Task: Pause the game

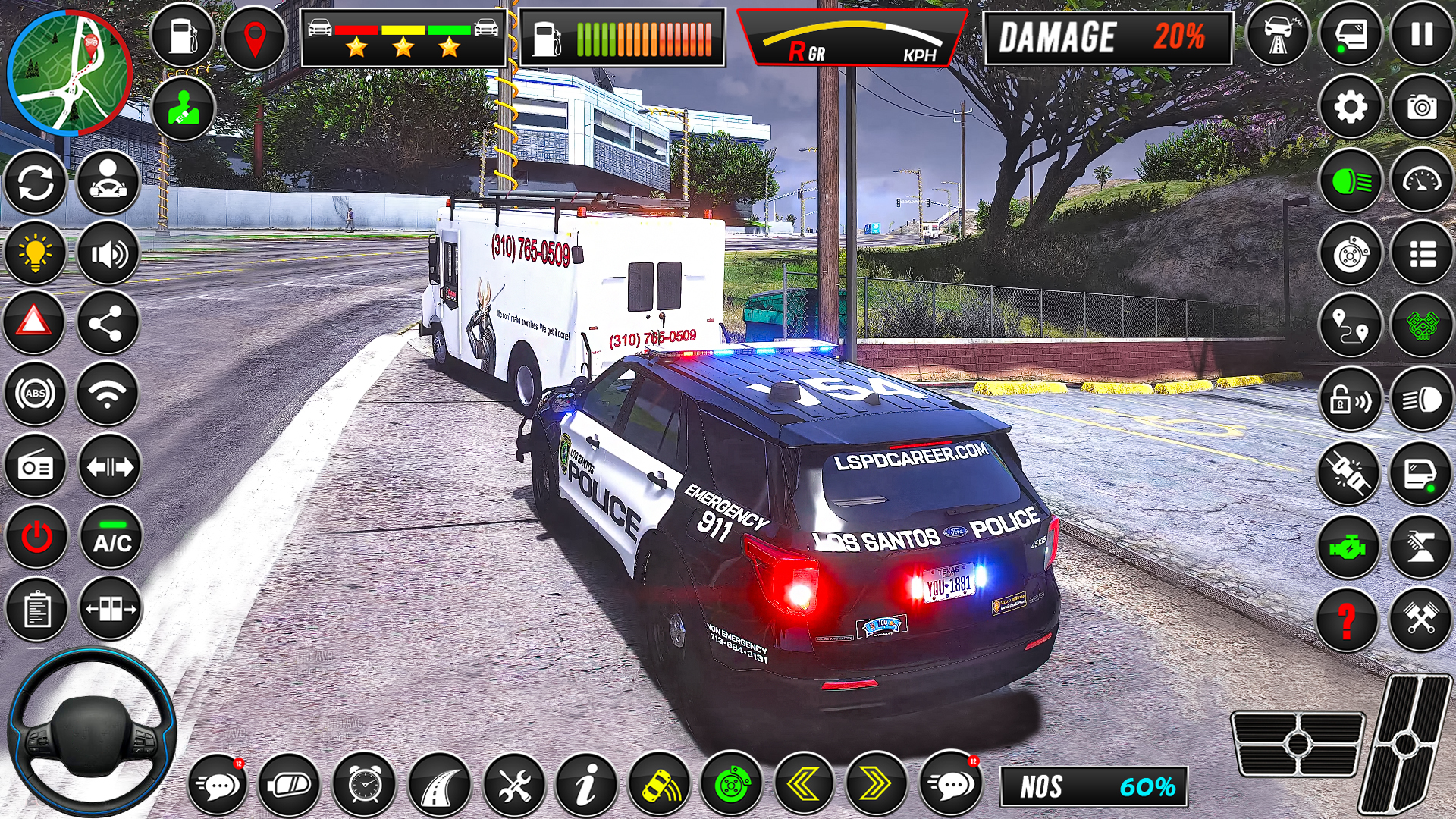Action: pos(1422,35)
